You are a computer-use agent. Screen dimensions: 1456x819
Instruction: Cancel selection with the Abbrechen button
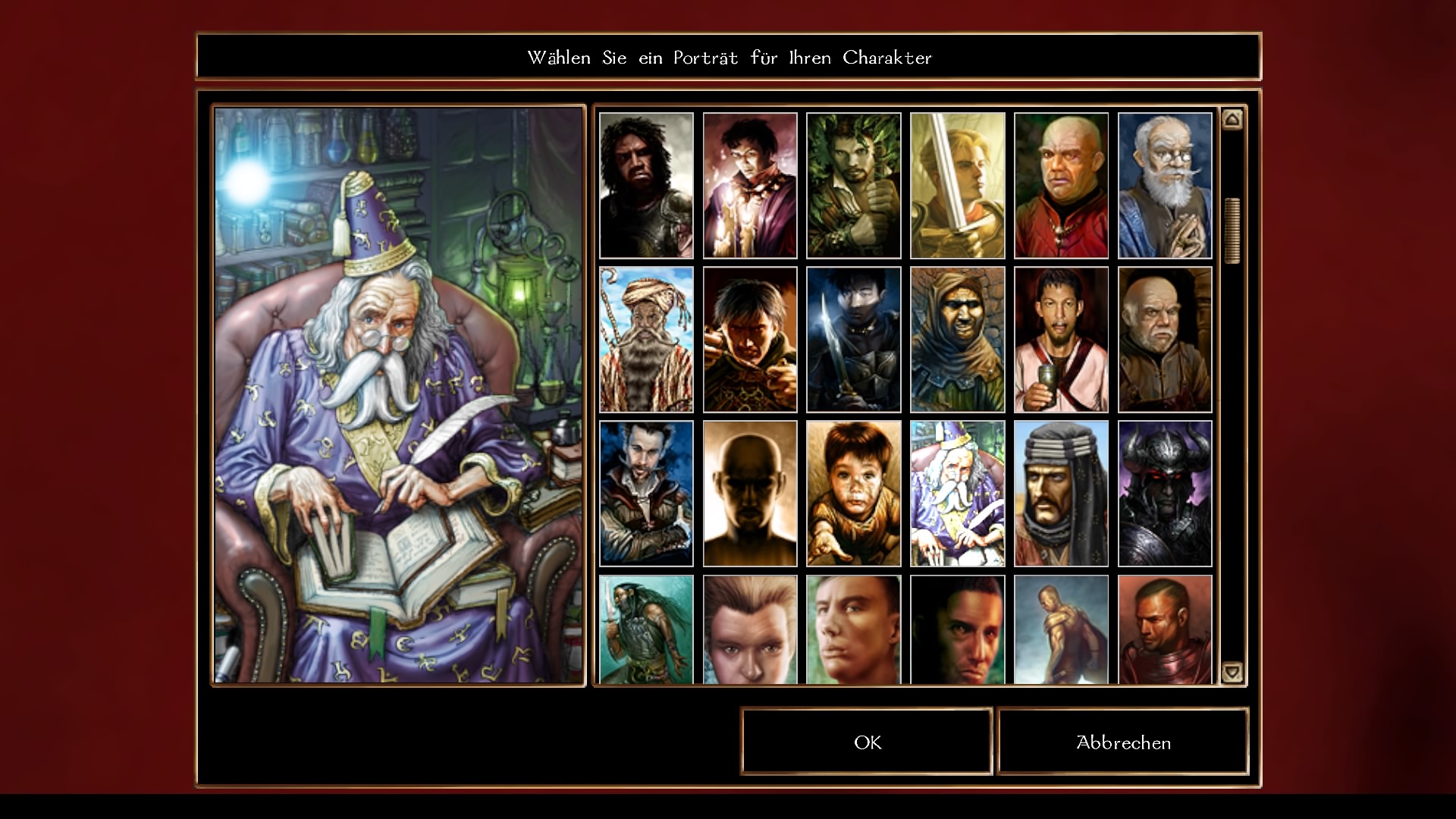(1123, 742)
